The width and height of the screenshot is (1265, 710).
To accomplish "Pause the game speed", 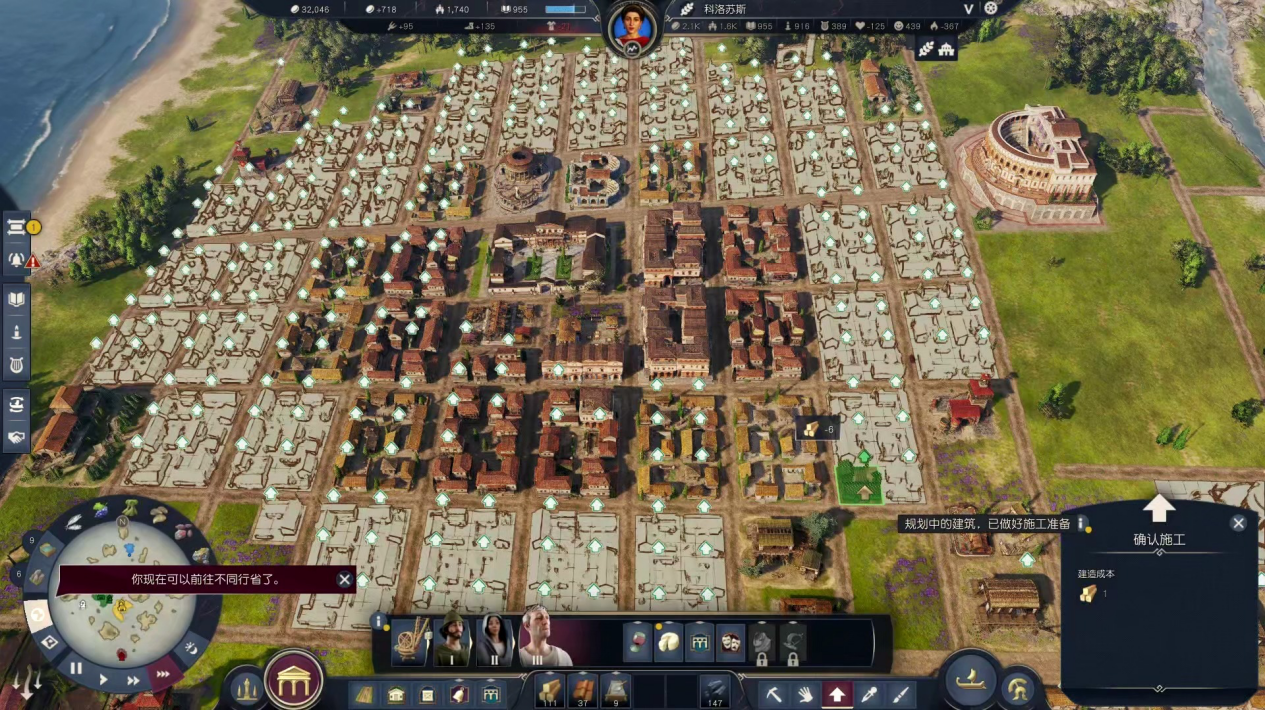I will pyautogui.click(x=76, y=668).
